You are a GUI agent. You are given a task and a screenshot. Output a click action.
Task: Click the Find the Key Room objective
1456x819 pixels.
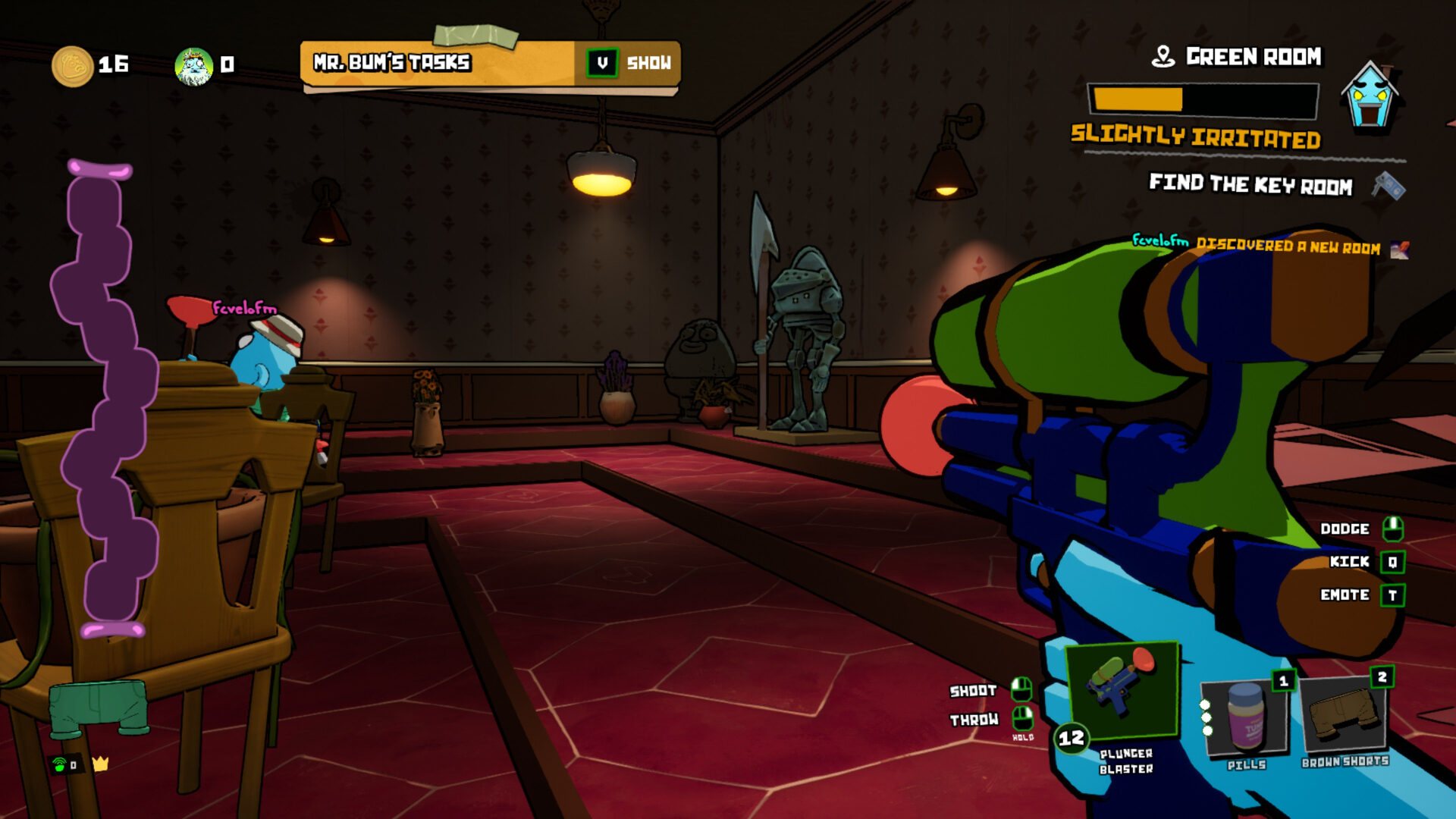coord(1250,184)
